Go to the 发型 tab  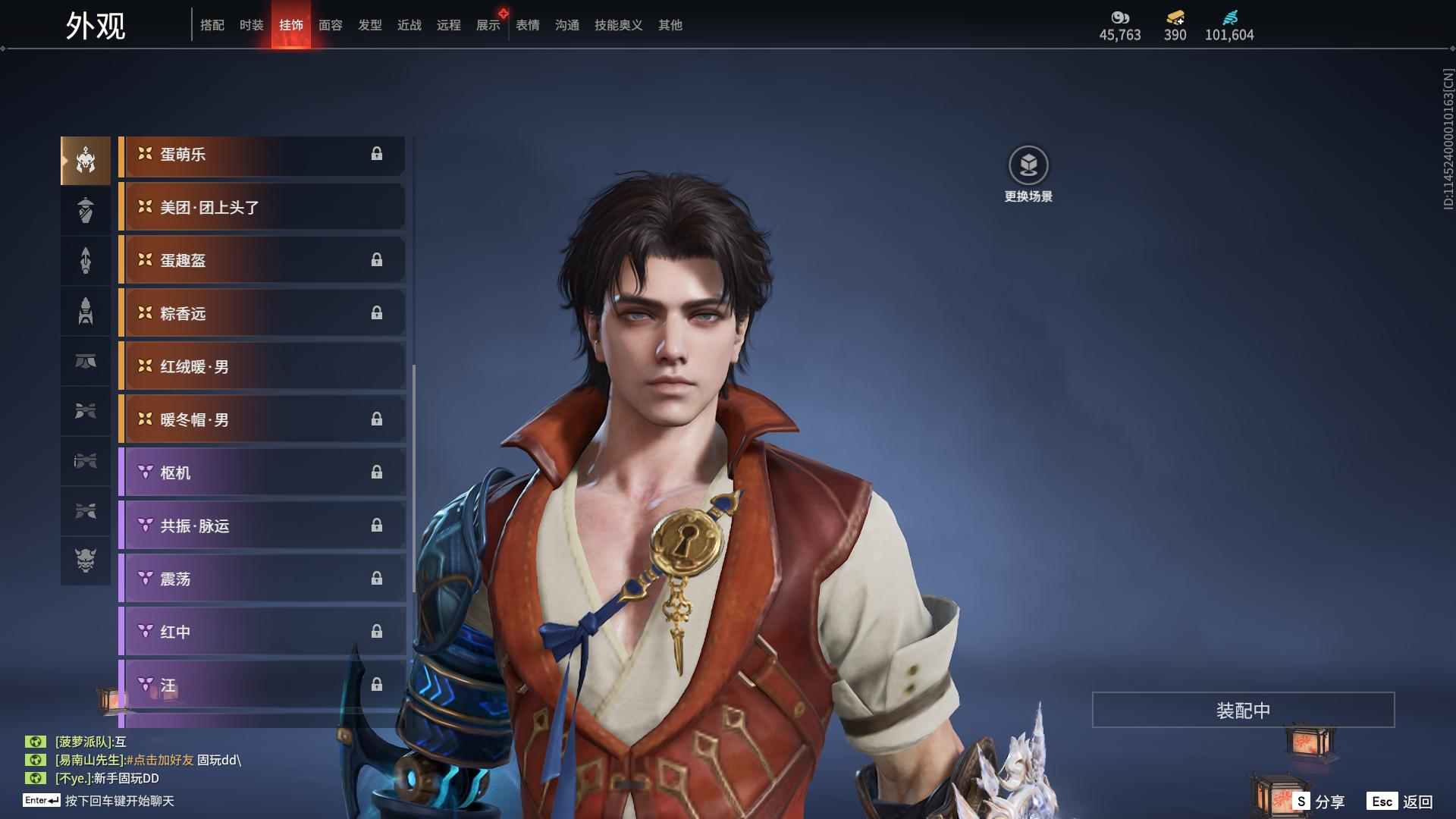click(x=369, y=25)
